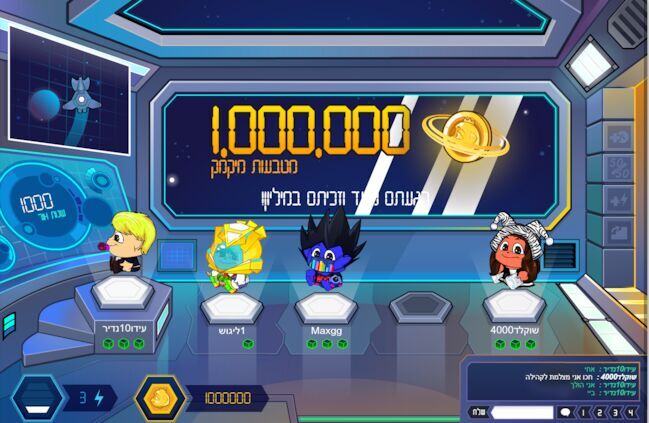Click the send message button in chat

click(478, 411)
